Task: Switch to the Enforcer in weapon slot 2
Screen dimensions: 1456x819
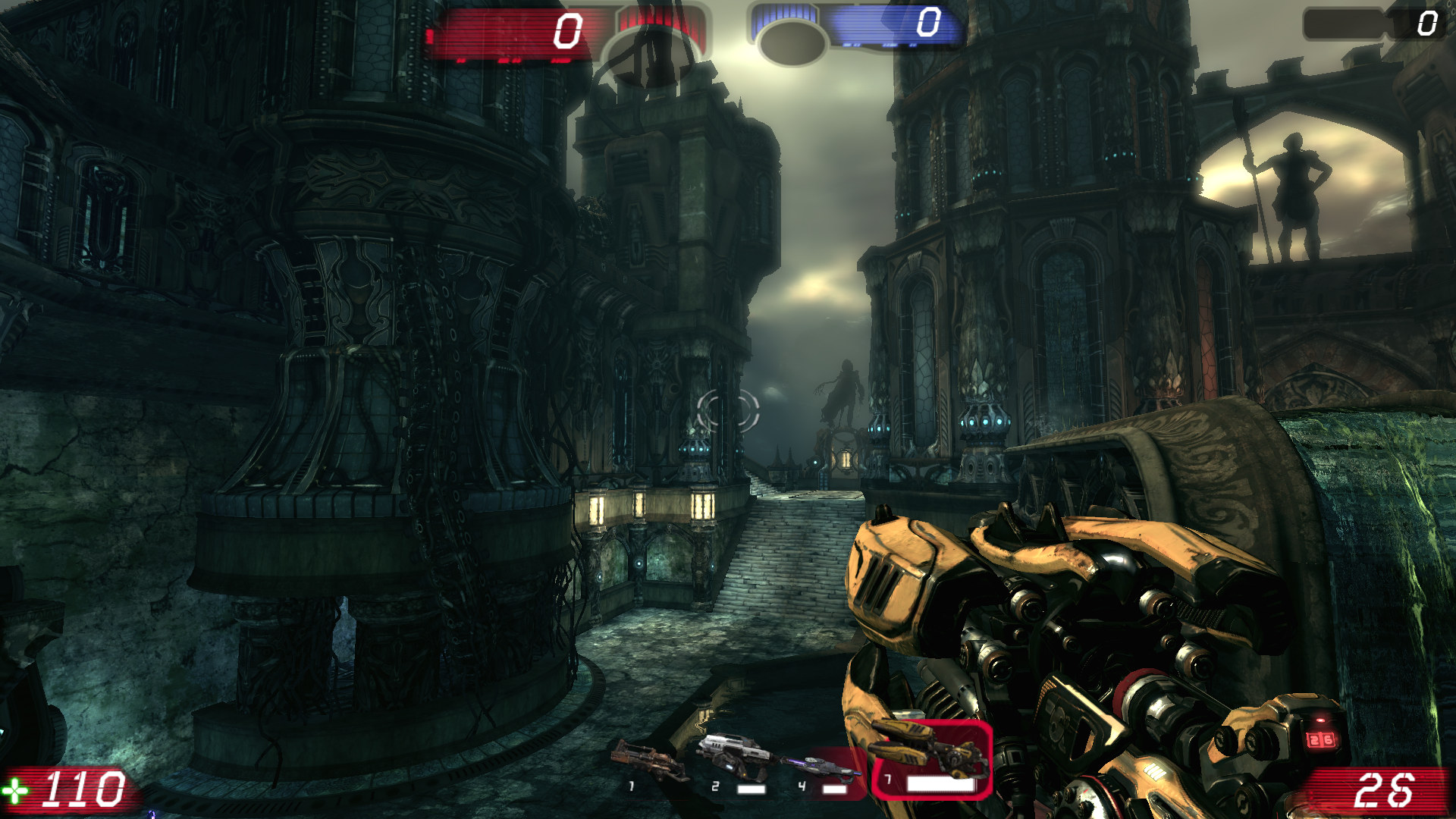Action: tap(734, 761)
